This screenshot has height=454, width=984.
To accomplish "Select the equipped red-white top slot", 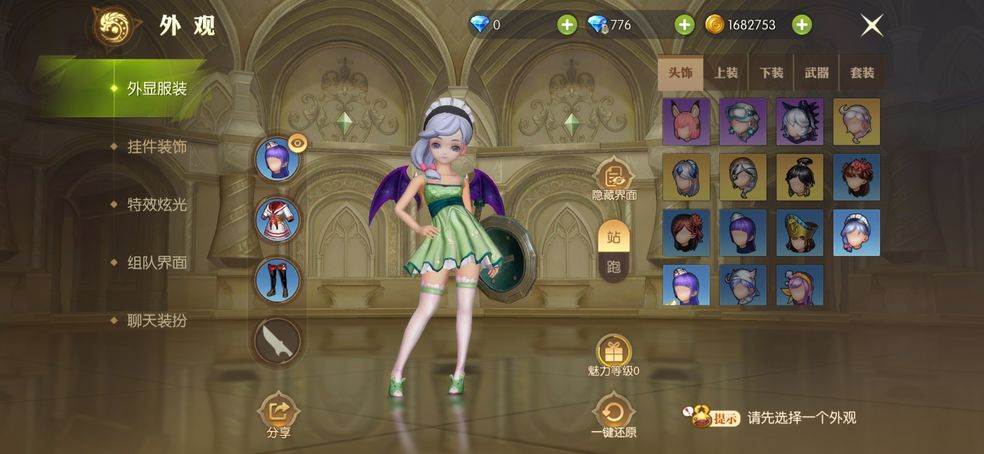I will coord(277,220).
